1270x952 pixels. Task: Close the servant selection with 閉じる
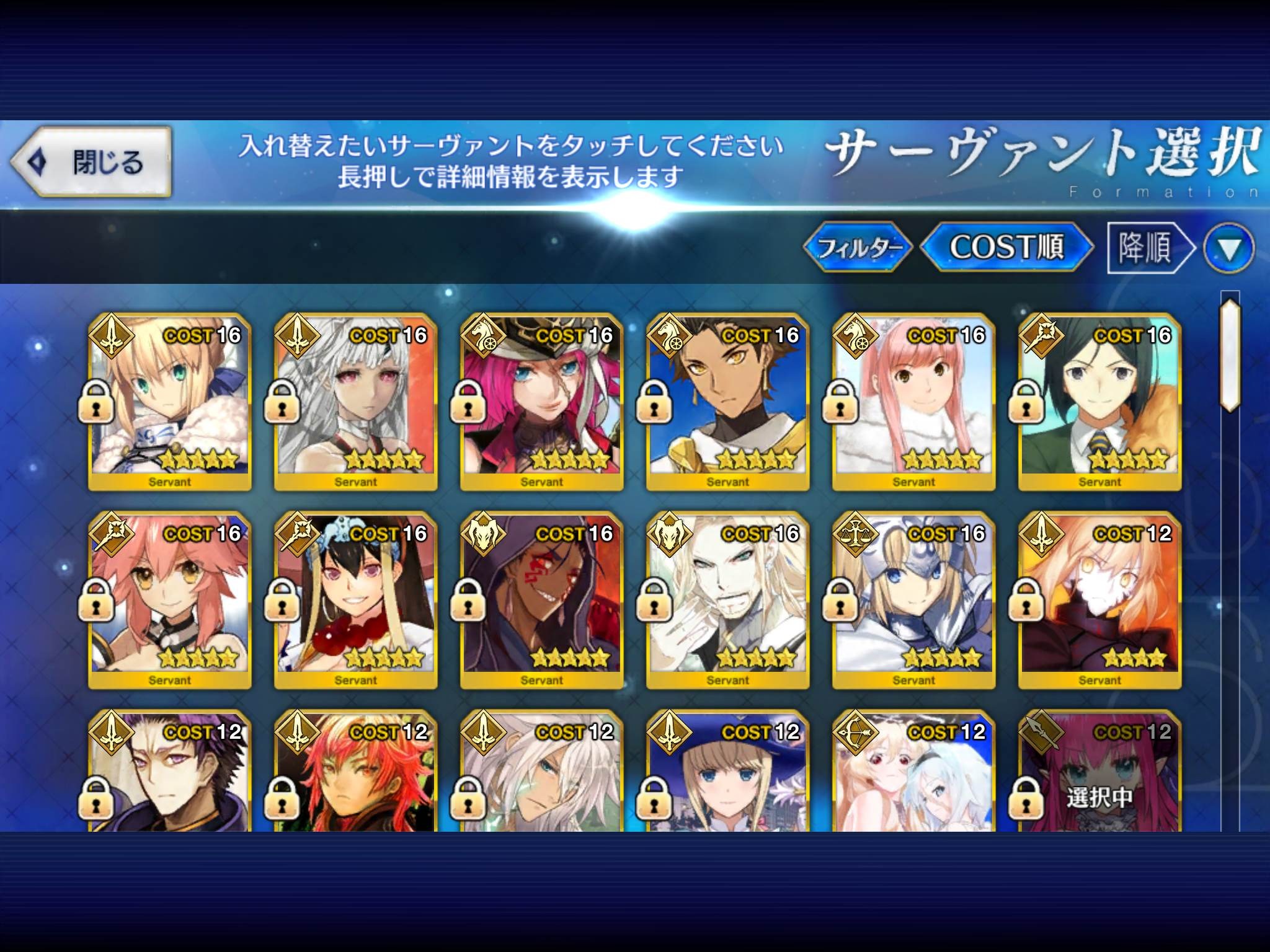coord(91,162)
